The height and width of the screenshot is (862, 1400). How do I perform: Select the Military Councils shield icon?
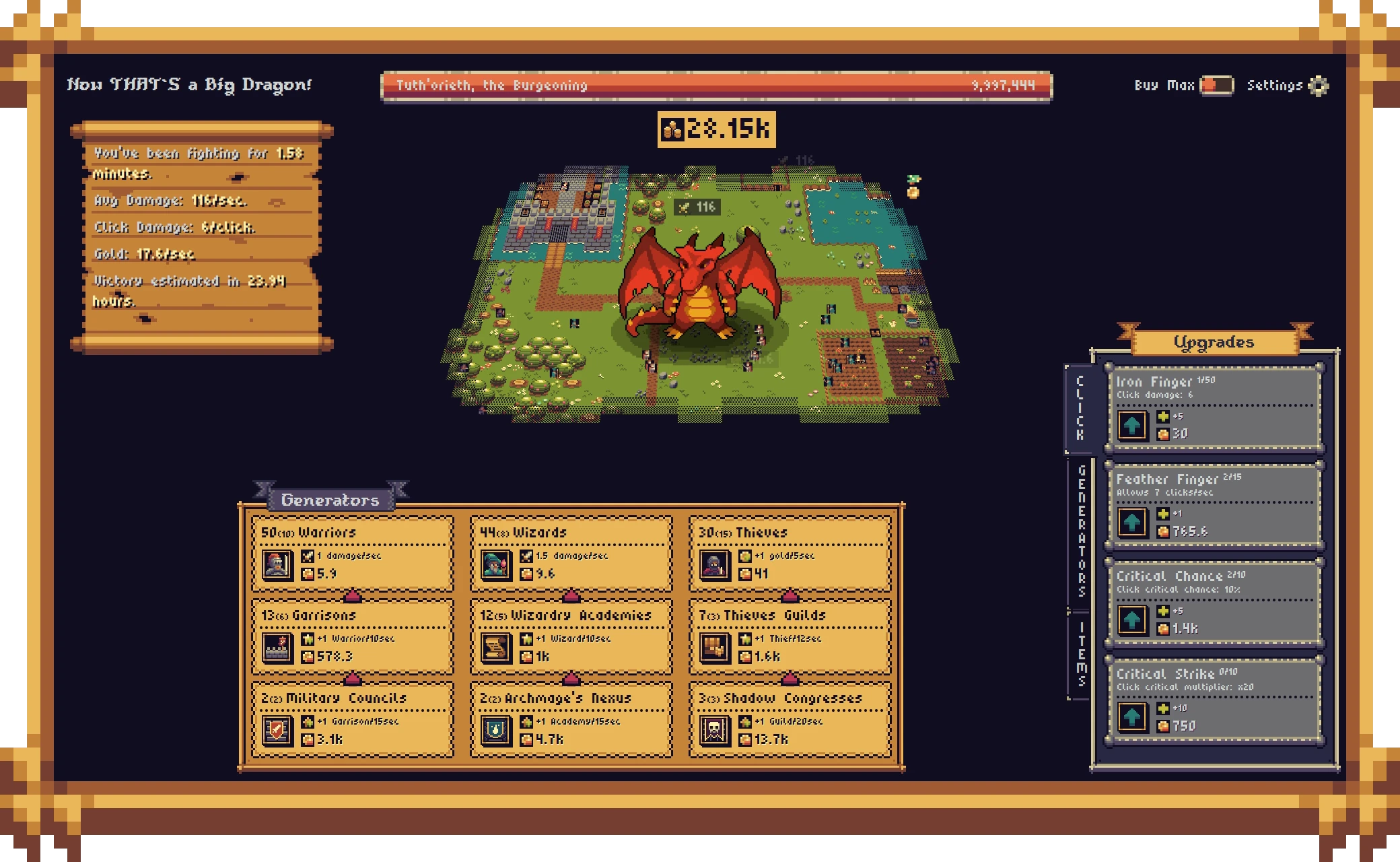(276, 731)
